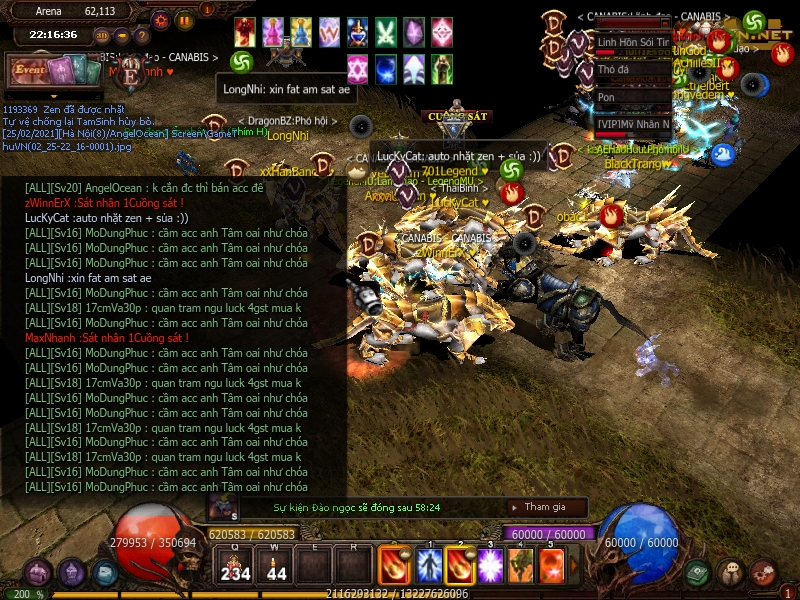Use the Q potion slot showing 234

(x=236, y=567)
